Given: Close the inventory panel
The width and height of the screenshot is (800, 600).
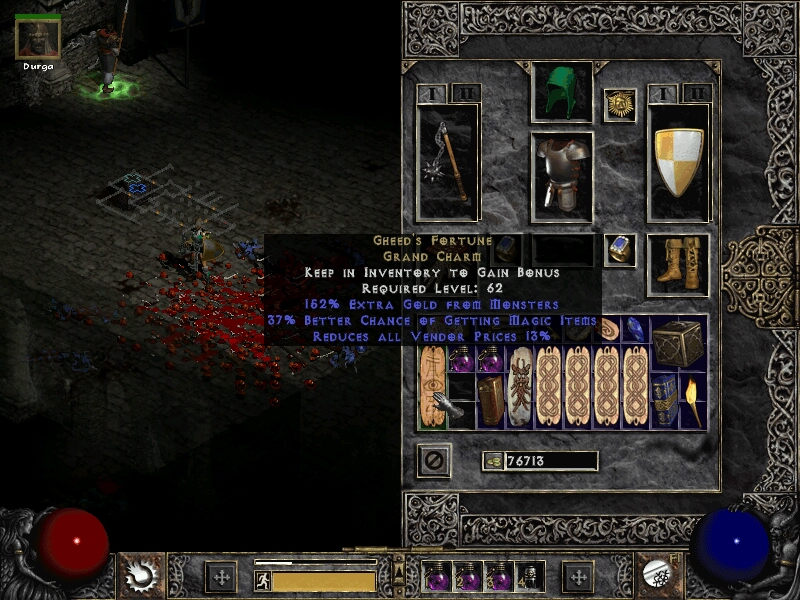Looking at the screenshot, I should [434, 460].
